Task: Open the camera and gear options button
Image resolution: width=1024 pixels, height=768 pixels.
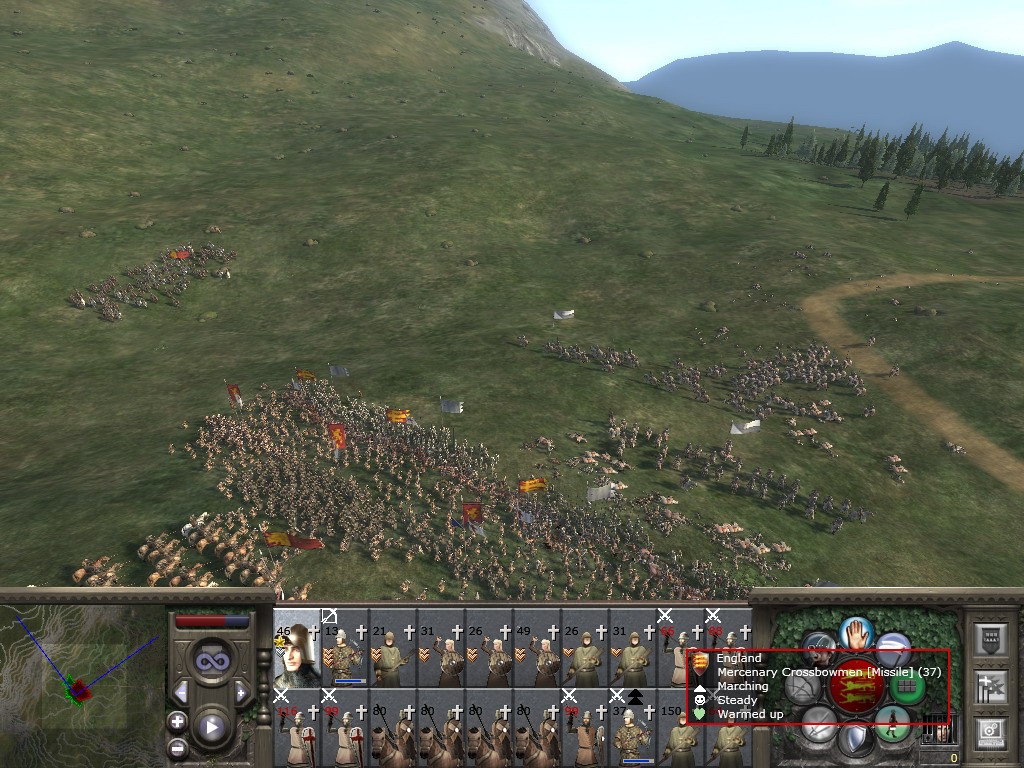Action: (x=990, y=733)
